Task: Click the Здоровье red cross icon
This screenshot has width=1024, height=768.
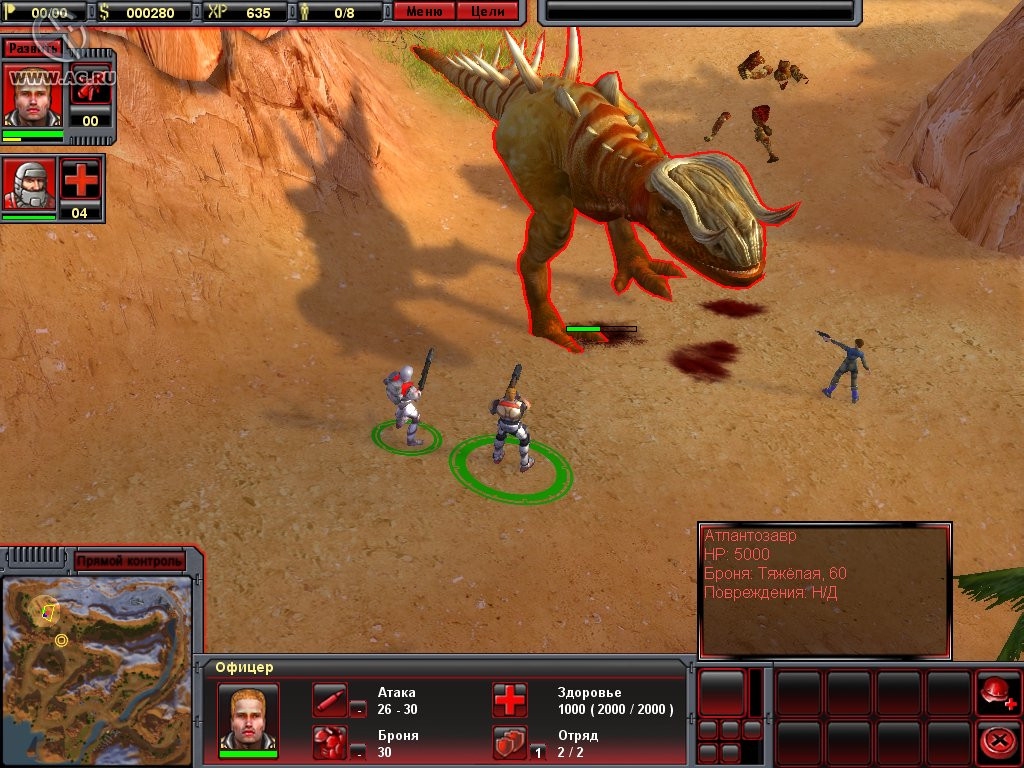Action: [509, 700]
